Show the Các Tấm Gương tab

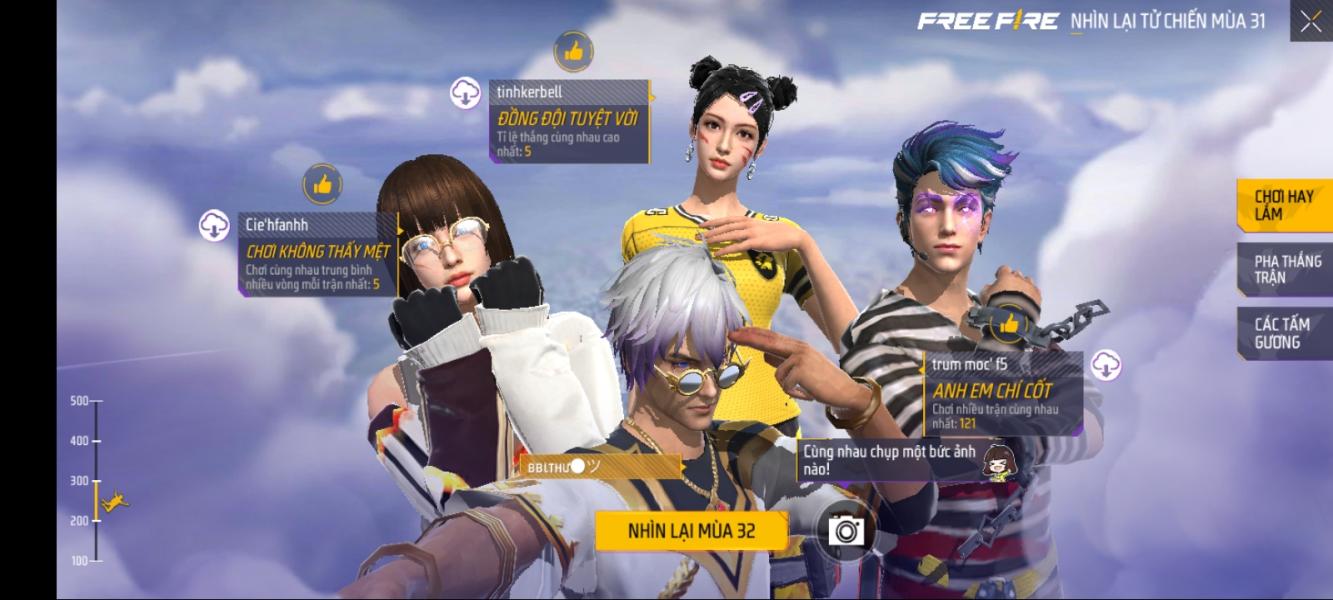tap(1284, 333)
